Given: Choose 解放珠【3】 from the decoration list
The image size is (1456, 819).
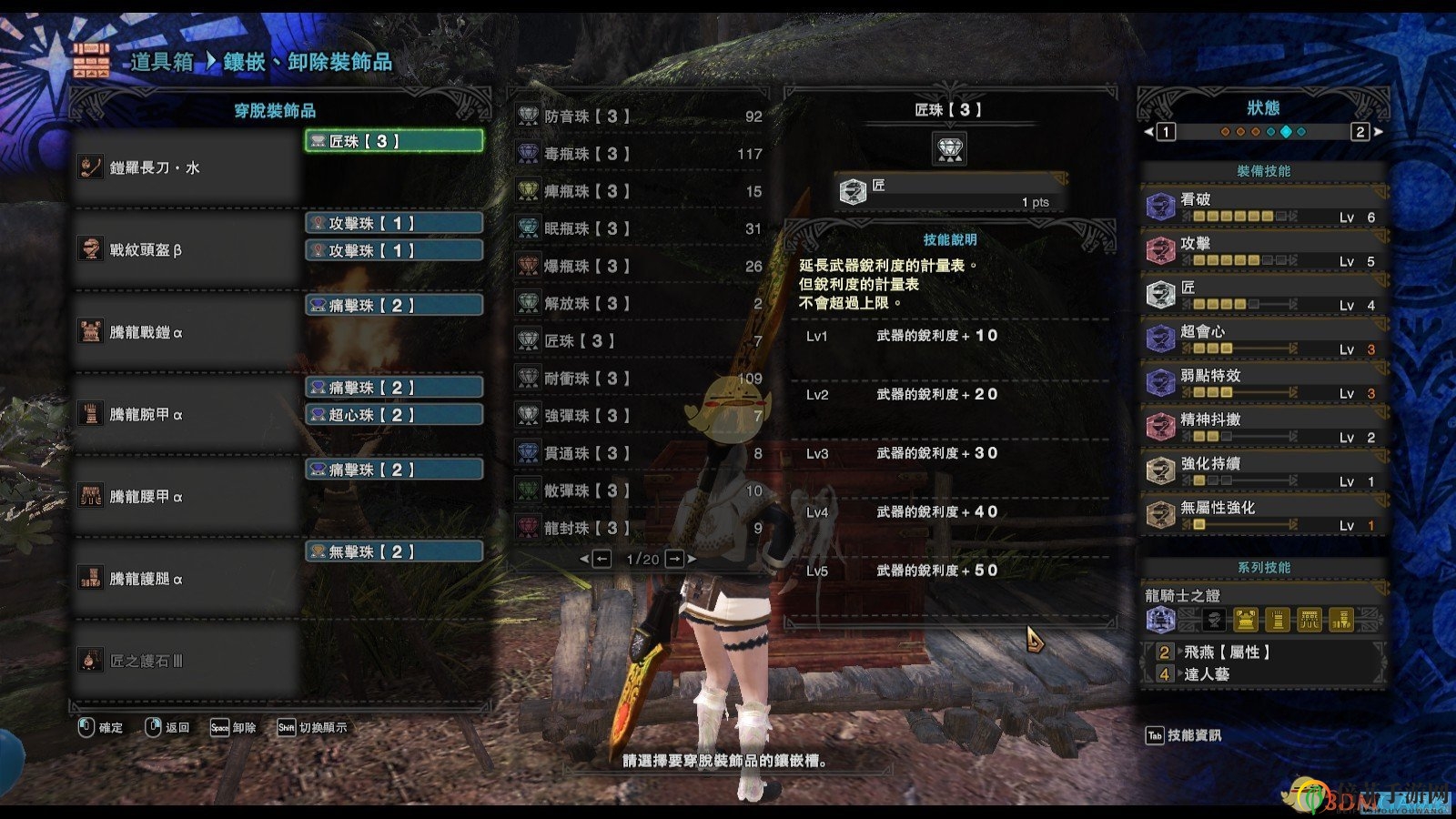Looking at the screenshot, I should tap(638, 303).
